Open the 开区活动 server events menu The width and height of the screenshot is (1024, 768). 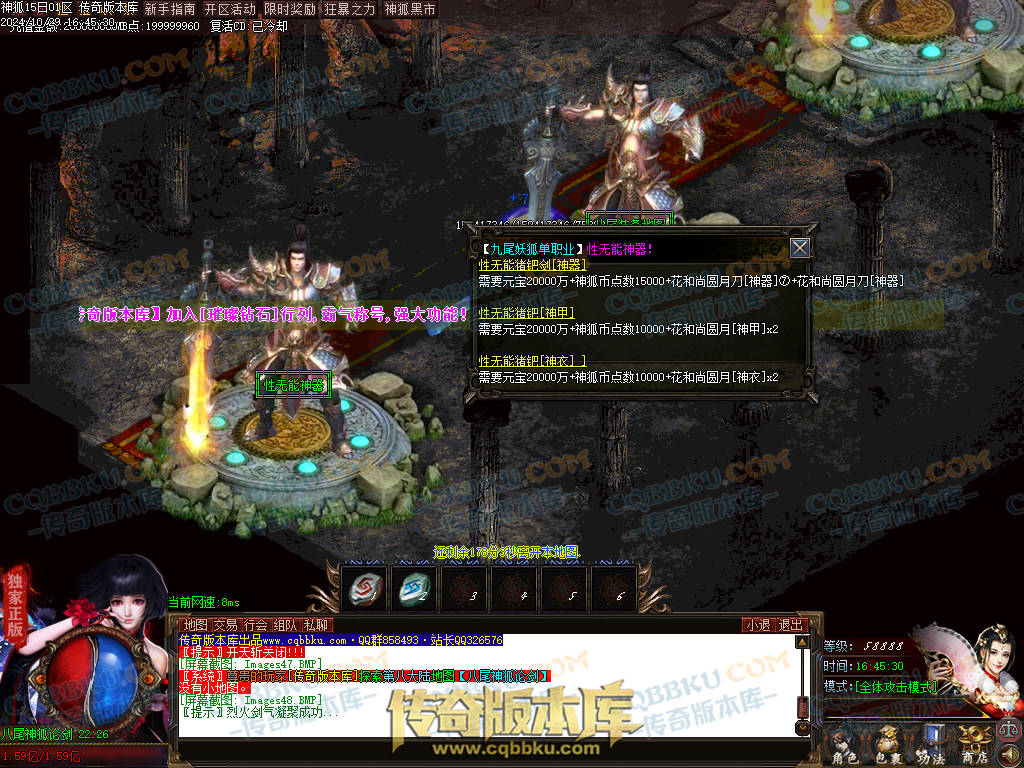[x=230, y=9]
